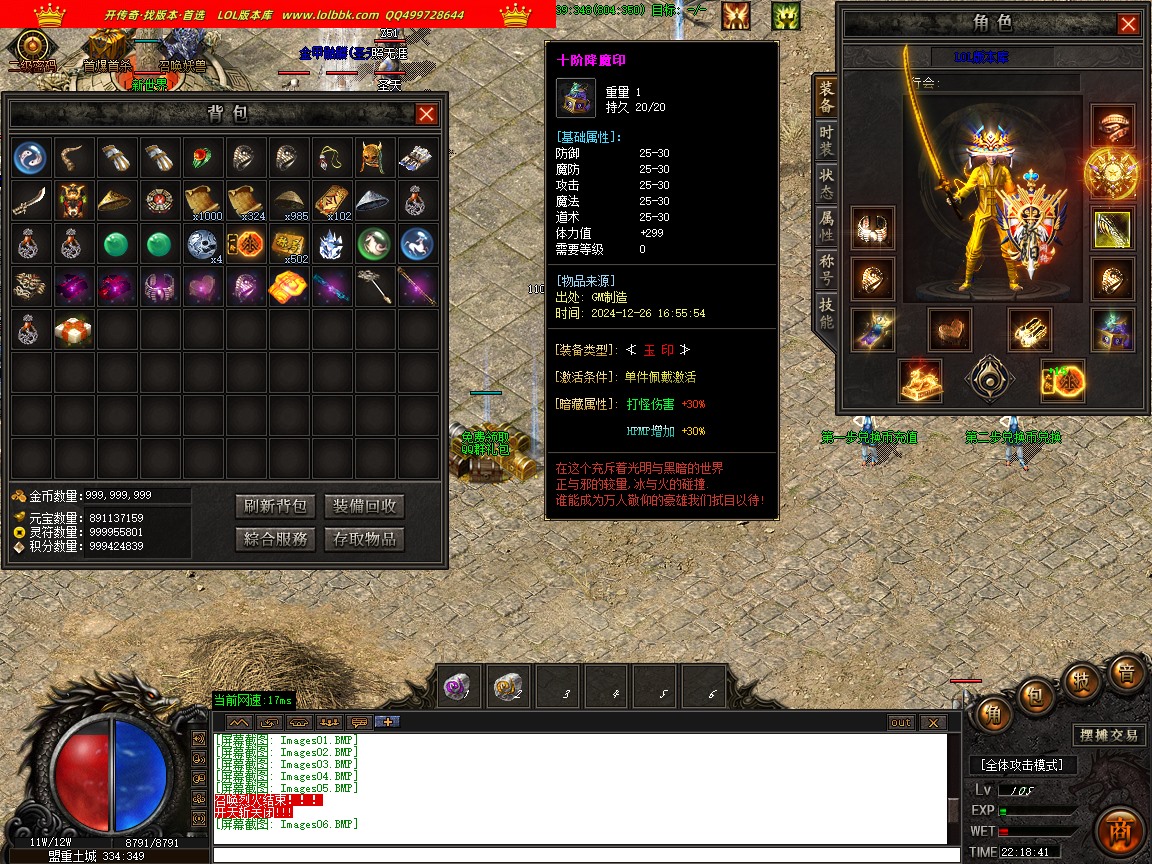The image size is (1152, 864).
Task: Pick the scroll stack marked x1000
Action: pos(203,201)
